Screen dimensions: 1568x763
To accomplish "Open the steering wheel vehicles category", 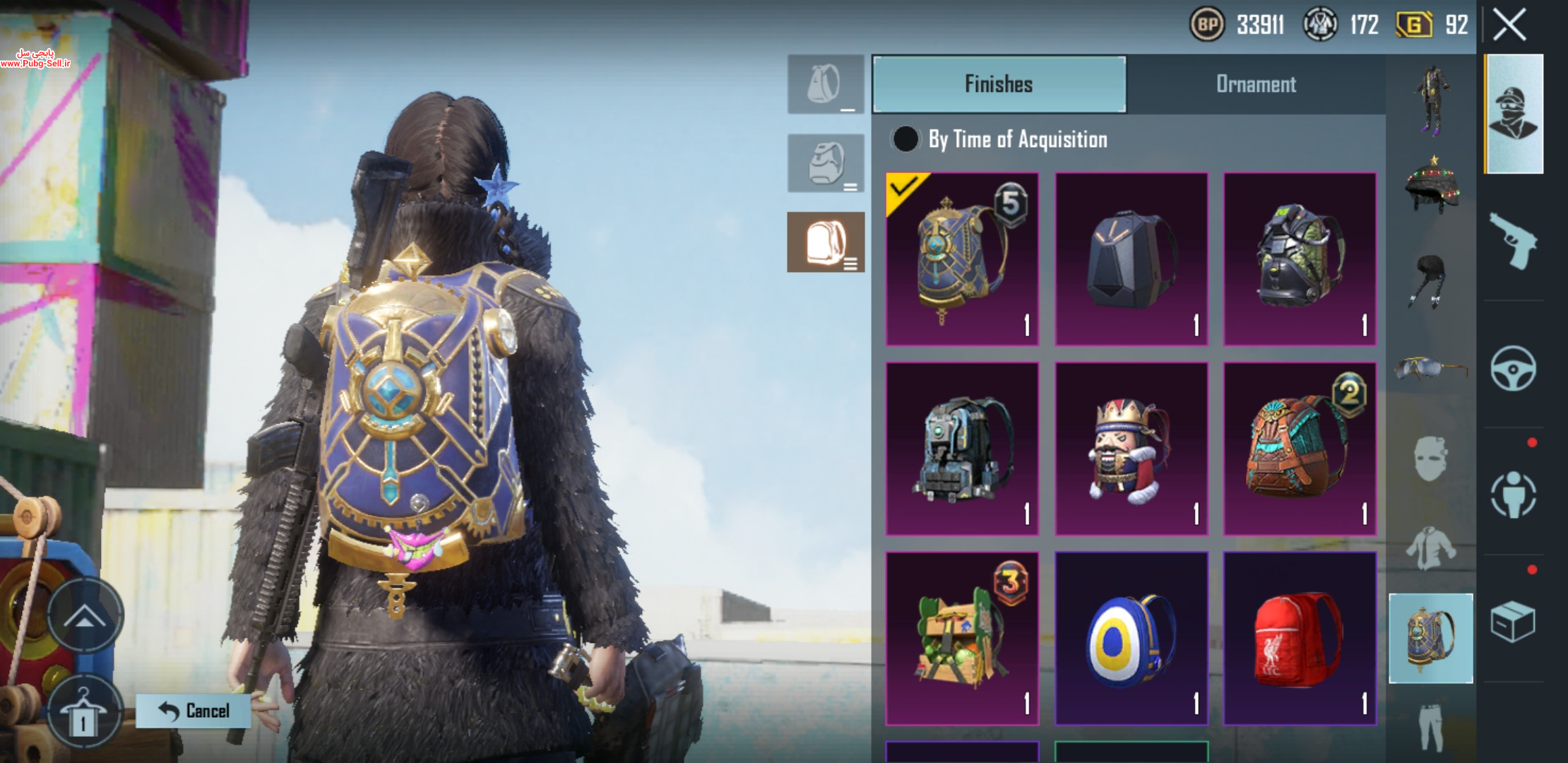I will coord(1513,368).
